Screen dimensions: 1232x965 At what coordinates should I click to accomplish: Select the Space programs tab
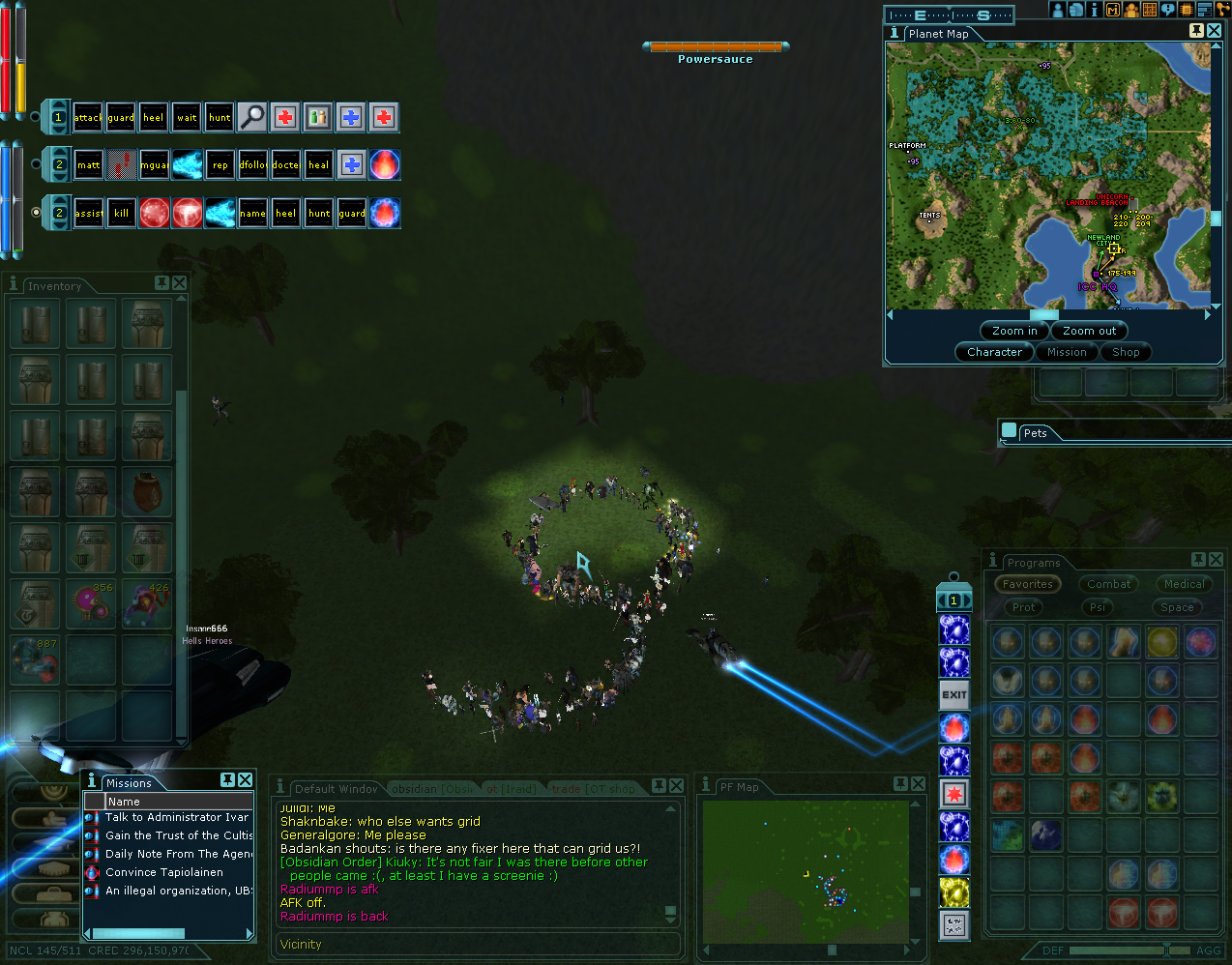pyautogui.click(x=1177, y=607)
